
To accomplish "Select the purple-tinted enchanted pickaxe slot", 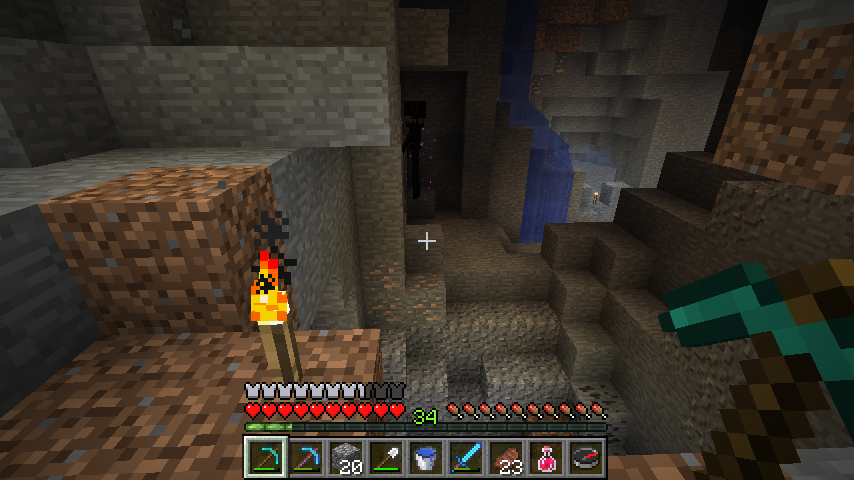I will tap(305, 458).
